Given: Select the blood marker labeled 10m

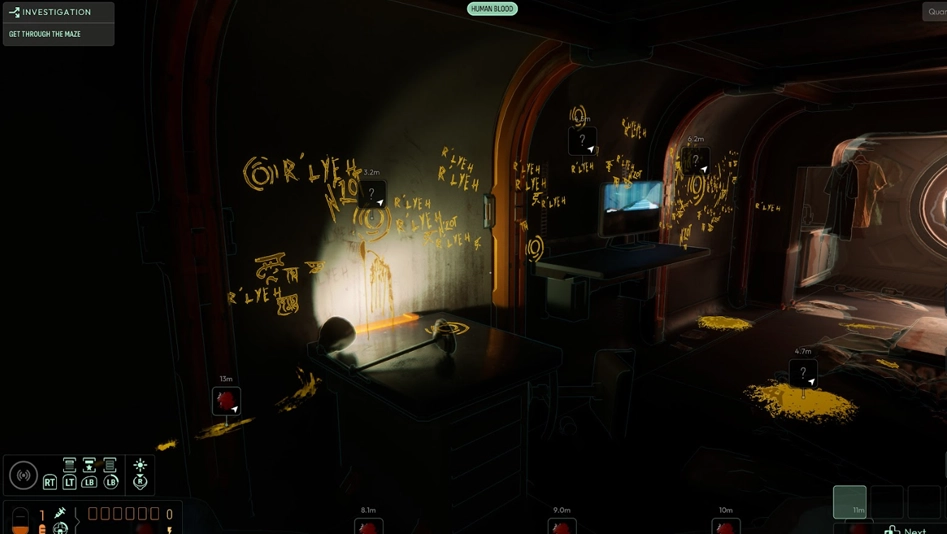Looking at the screenshot, I should click(x=726, y=526).
